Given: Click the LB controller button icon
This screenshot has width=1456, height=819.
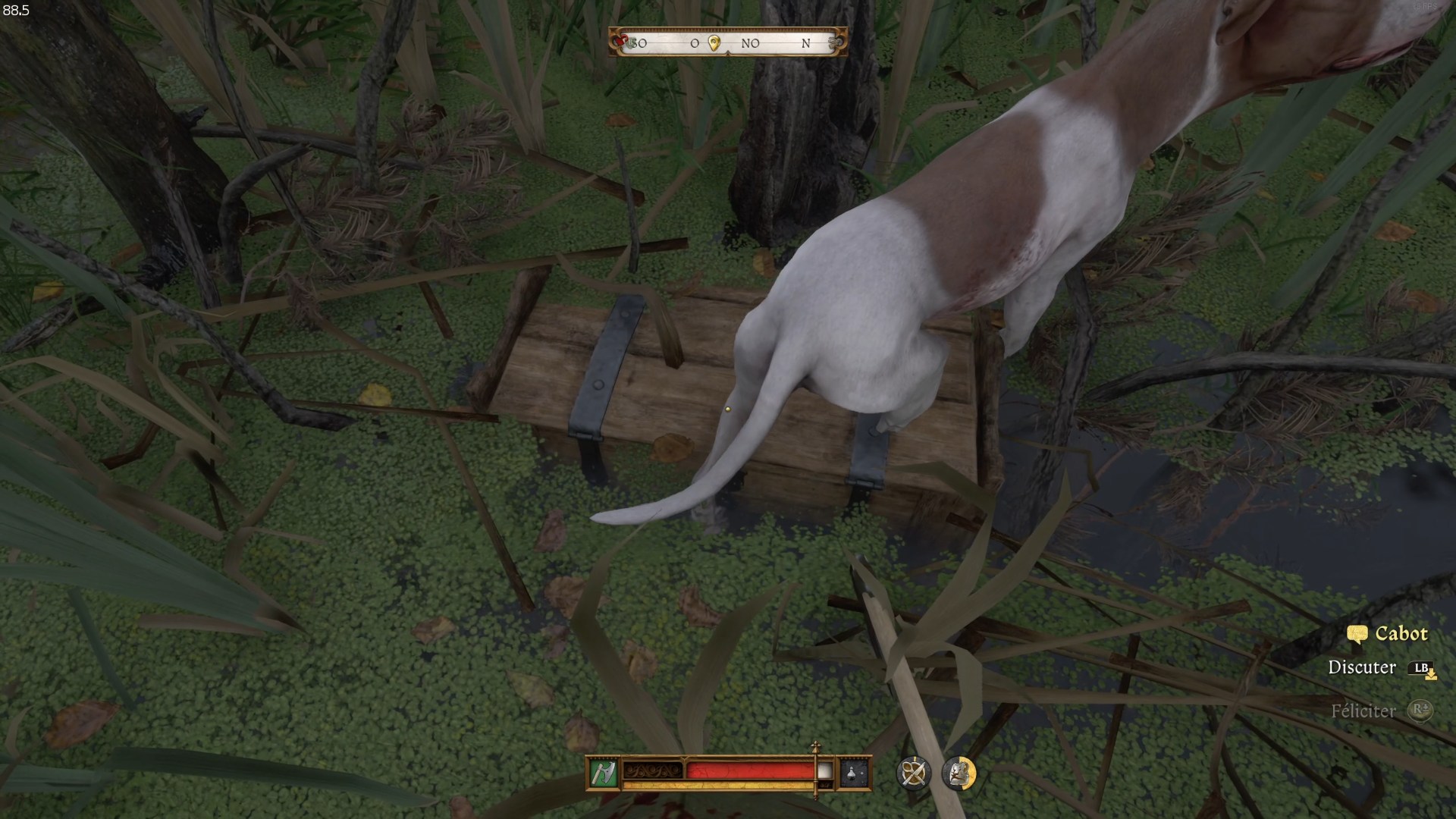Looking at the screenshot, I should click(1422, 668).
